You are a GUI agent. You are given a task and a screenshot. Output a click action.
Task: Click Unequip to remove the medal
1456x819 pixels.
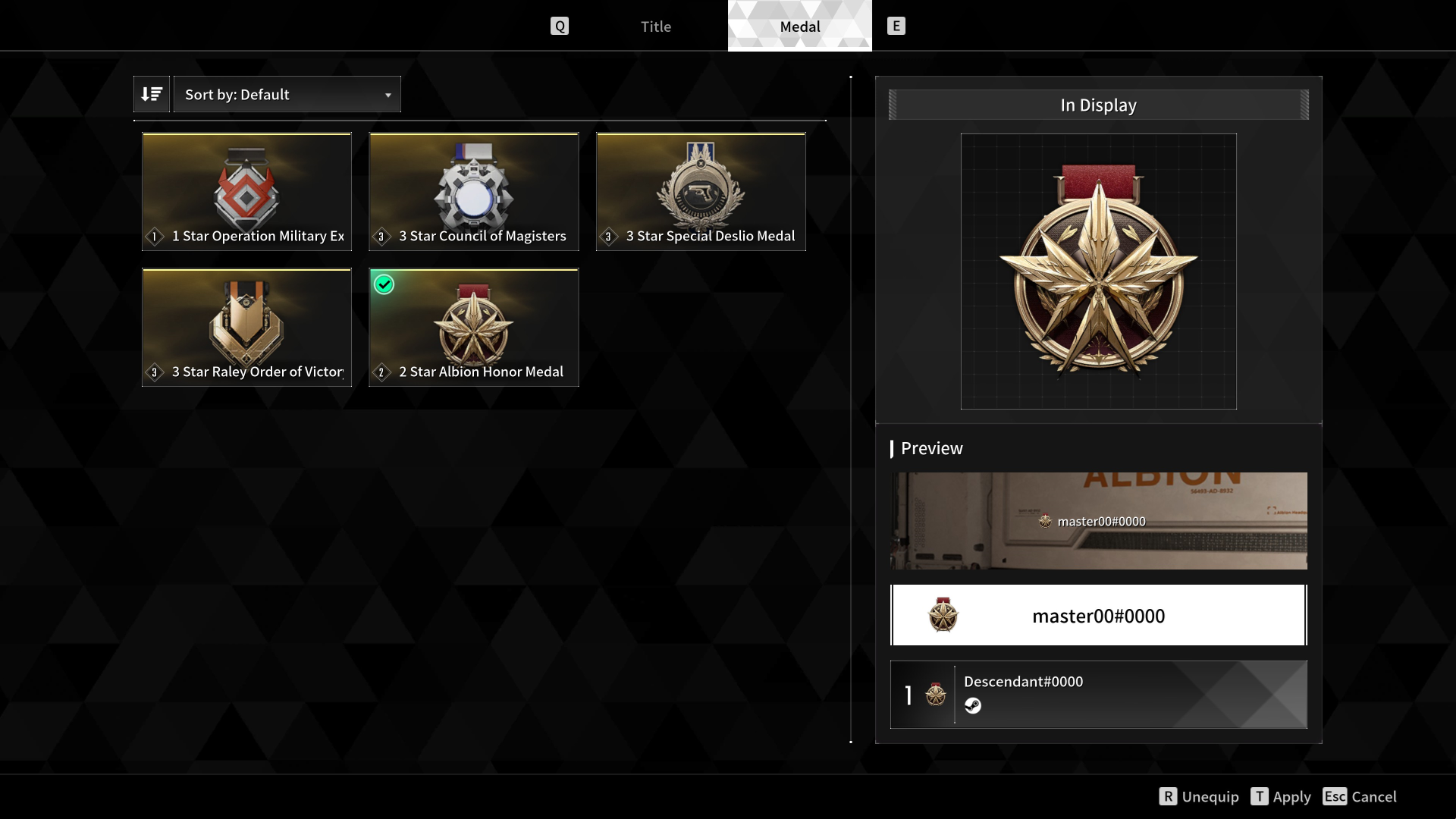[1199, 796]
